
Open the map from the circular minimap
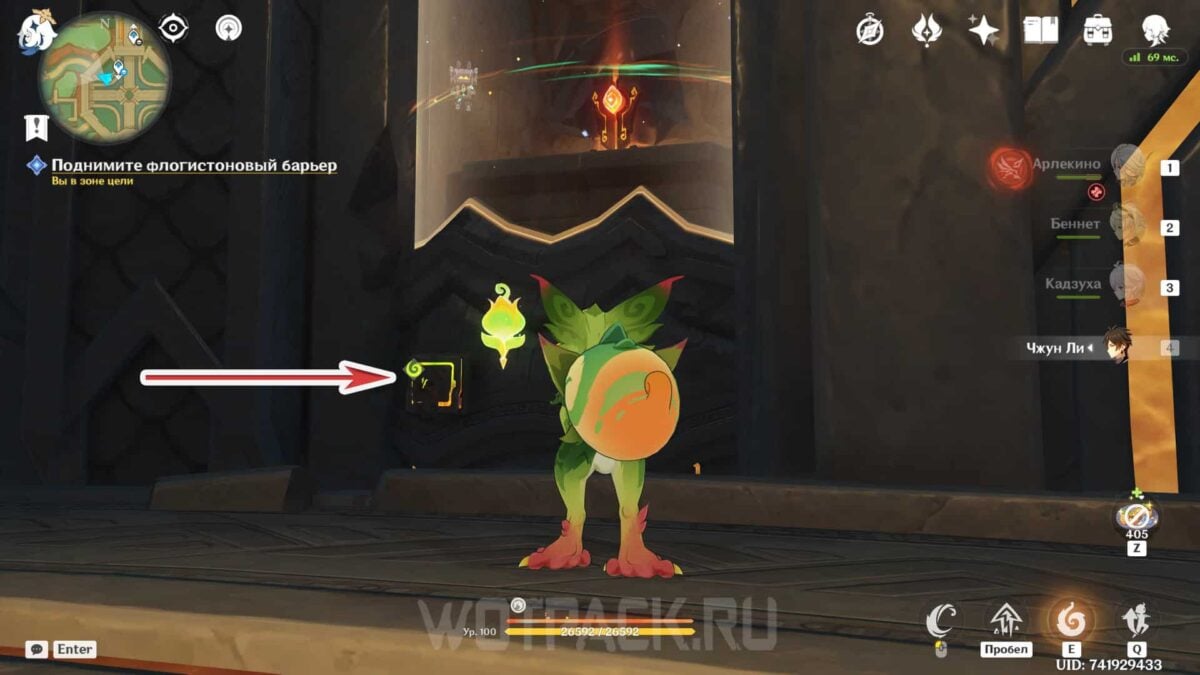tap(104, 77)
